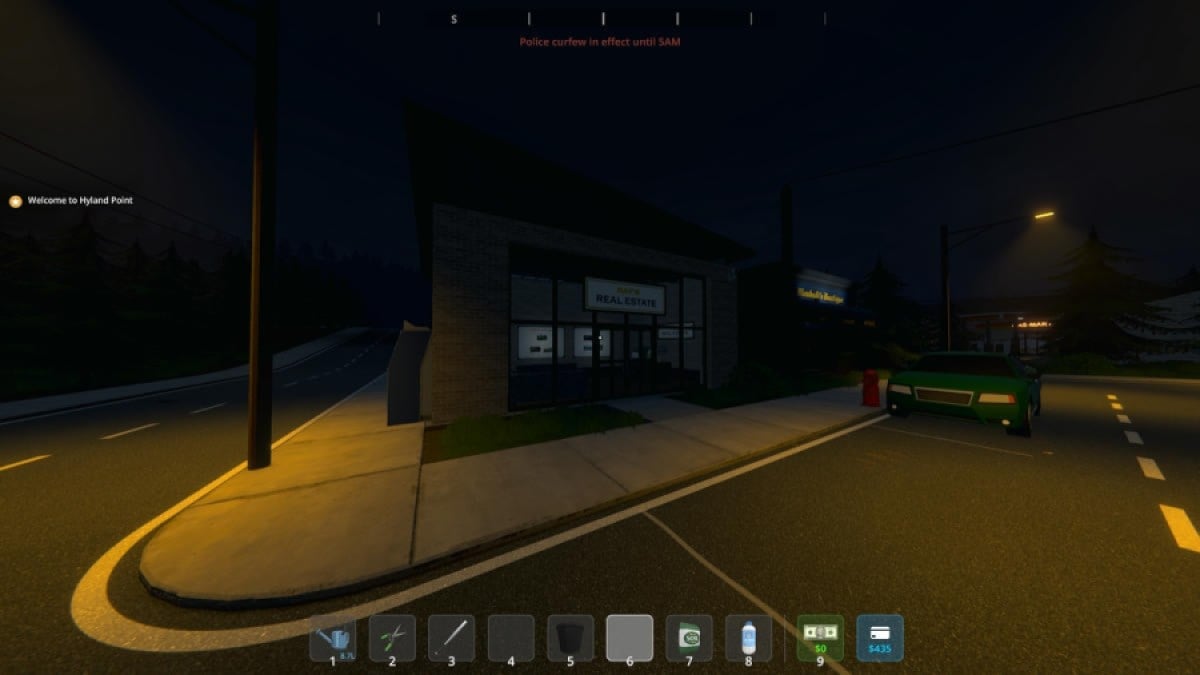Click the bank card balance showing $435
Screen dimensions: 1200x675
[x=880, y=638]
